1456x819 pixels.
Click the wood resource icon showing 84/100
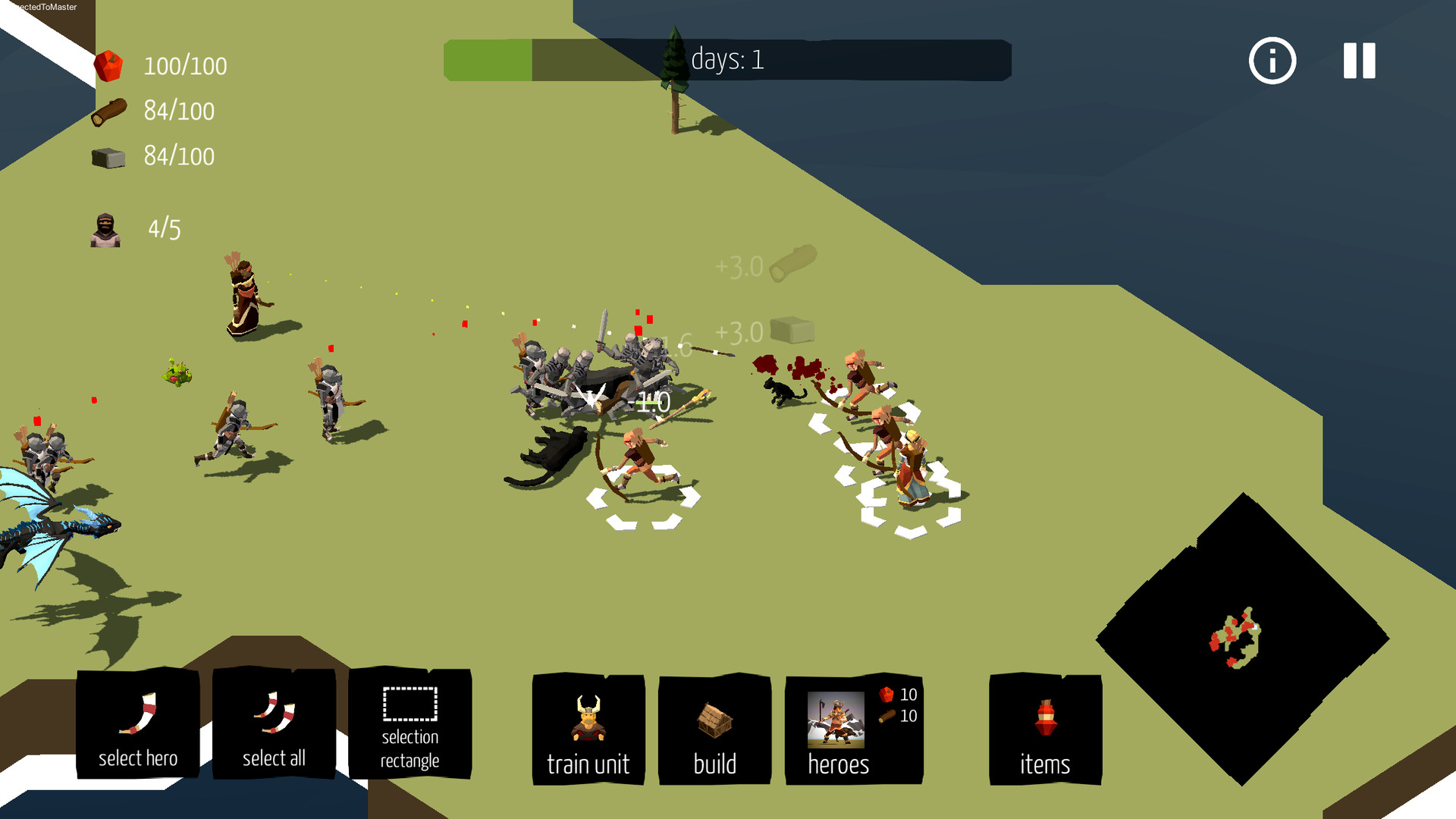[x=110, y=110]
